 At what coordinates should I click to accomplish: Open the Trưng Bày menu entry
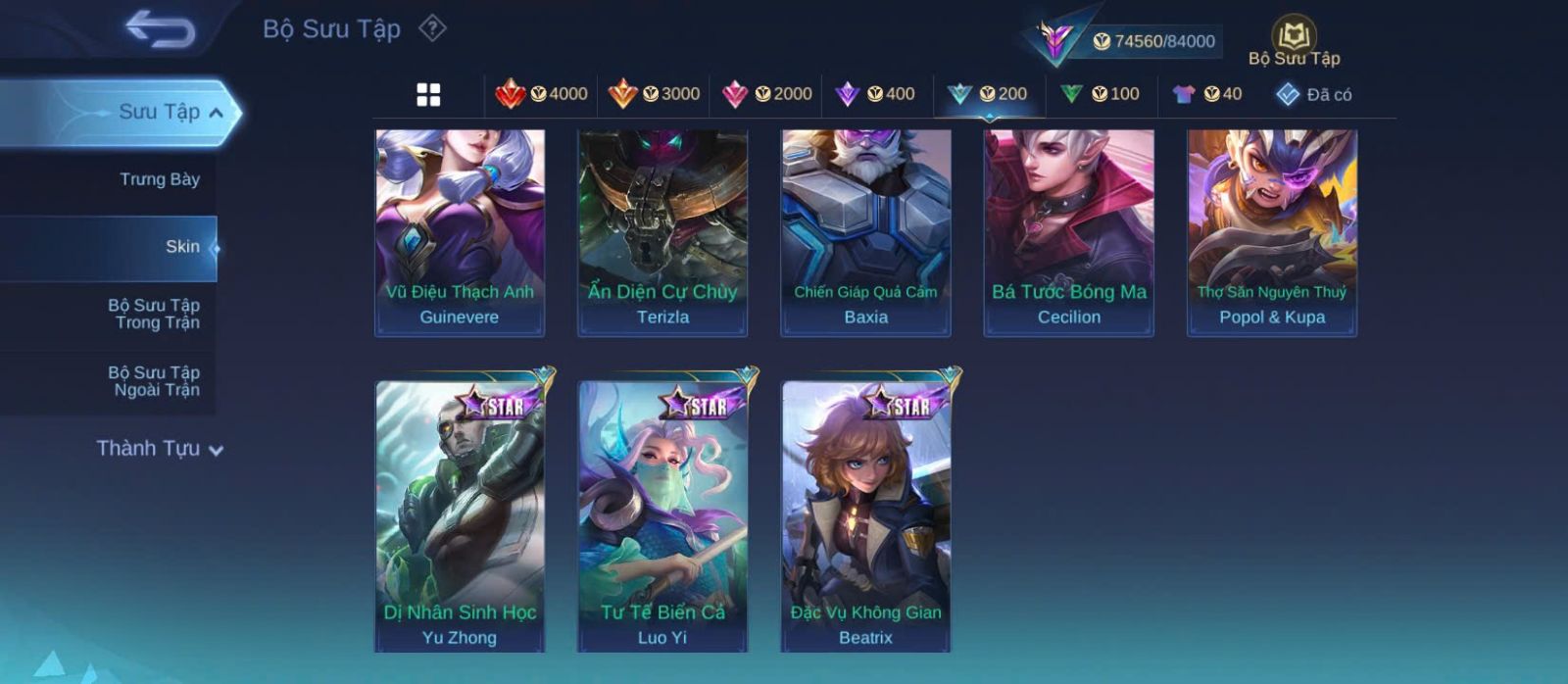pos(159,179)
